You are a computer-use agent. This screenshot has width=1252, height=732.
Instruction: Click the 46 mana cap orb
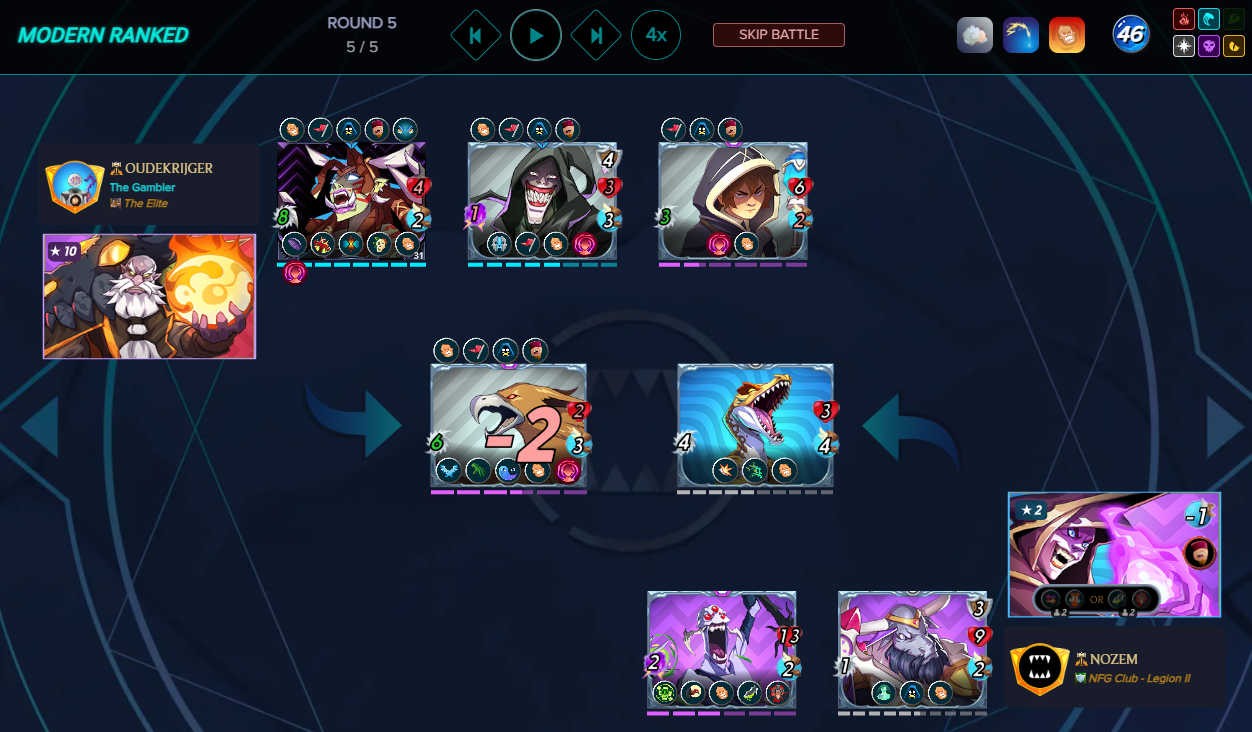1131,35
